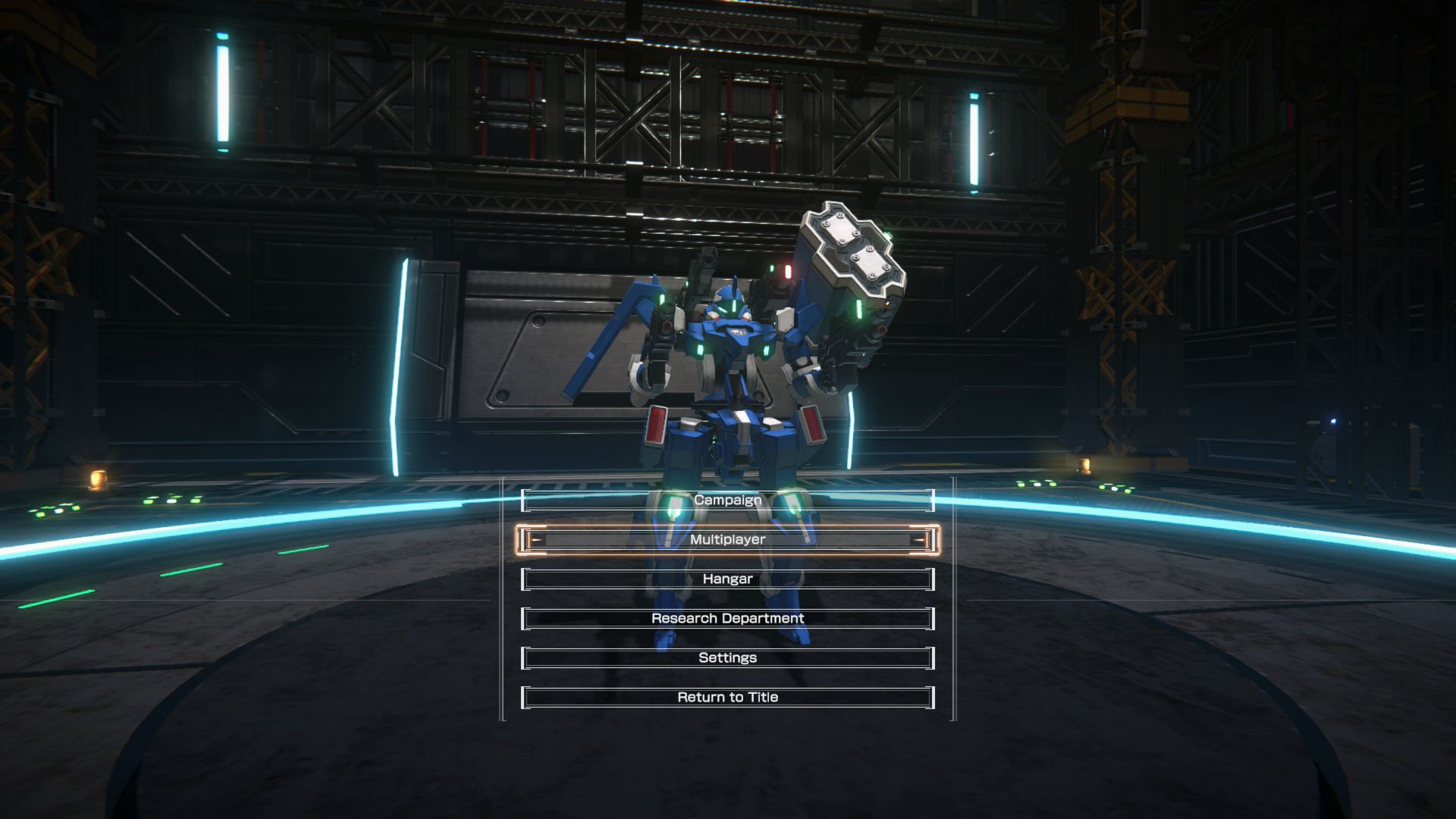Click Return to Title
This screenshot has width=1456, height=819.
pos(726,696)
